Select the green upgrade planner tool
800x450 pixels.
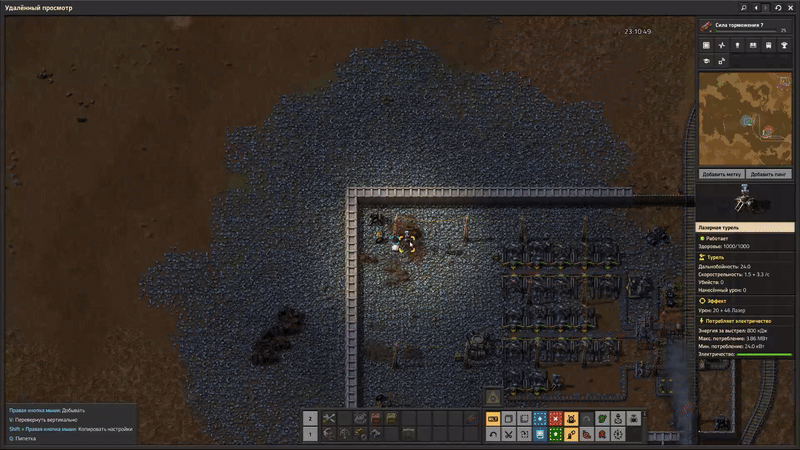coord(555,434)
